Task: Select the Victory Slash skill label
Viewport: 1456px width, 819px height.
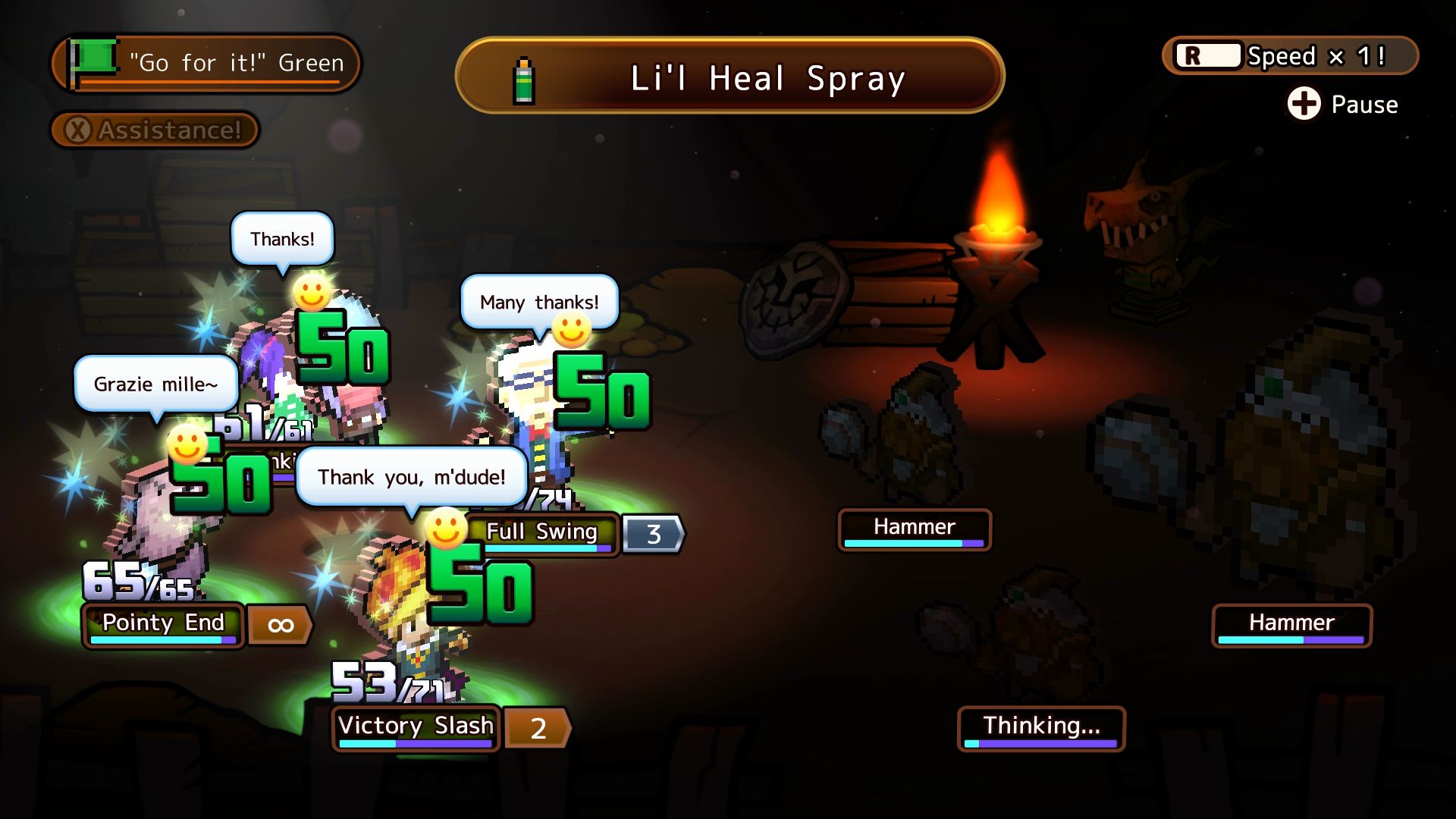Action: [416, 727]
